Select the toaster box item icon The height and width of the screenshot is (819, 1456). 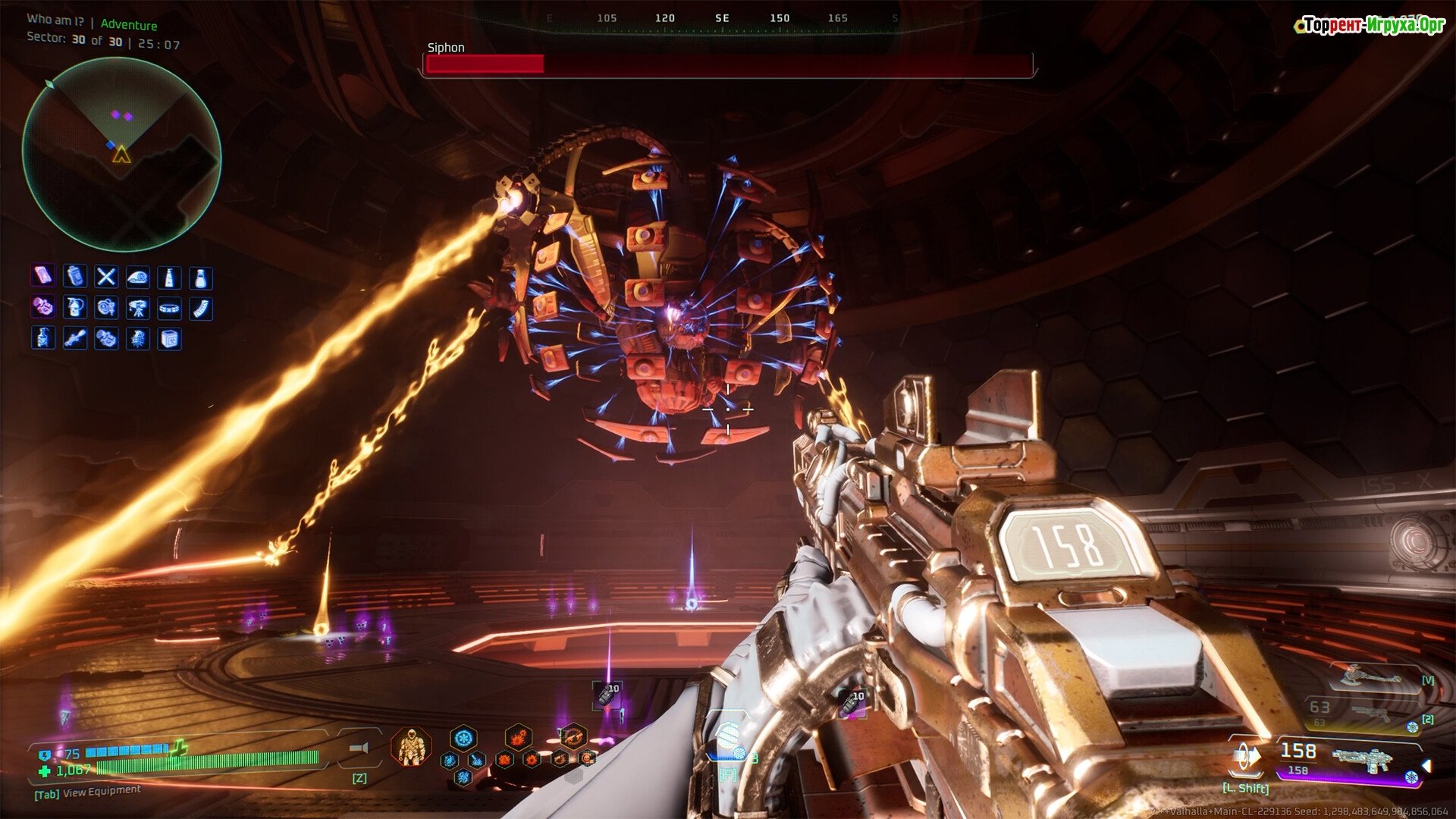pos(169,339)
